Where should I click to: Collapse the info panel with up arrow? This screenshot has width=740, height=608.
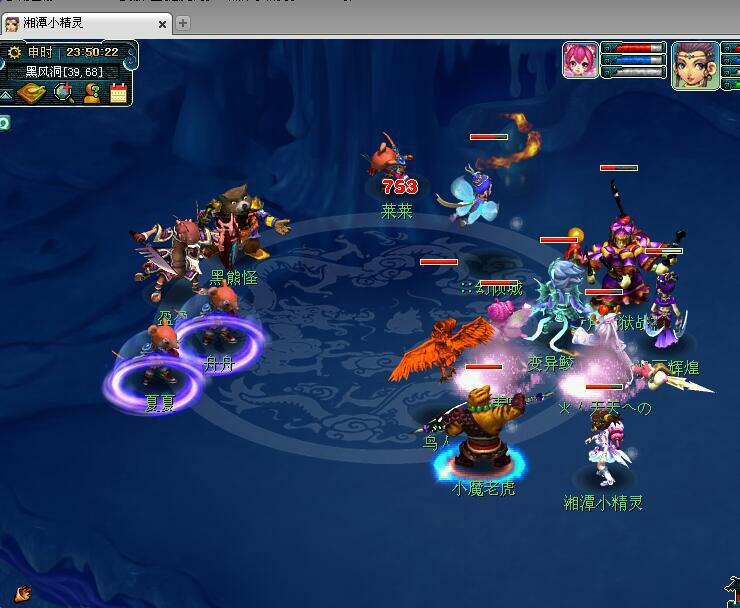point(7,94)
